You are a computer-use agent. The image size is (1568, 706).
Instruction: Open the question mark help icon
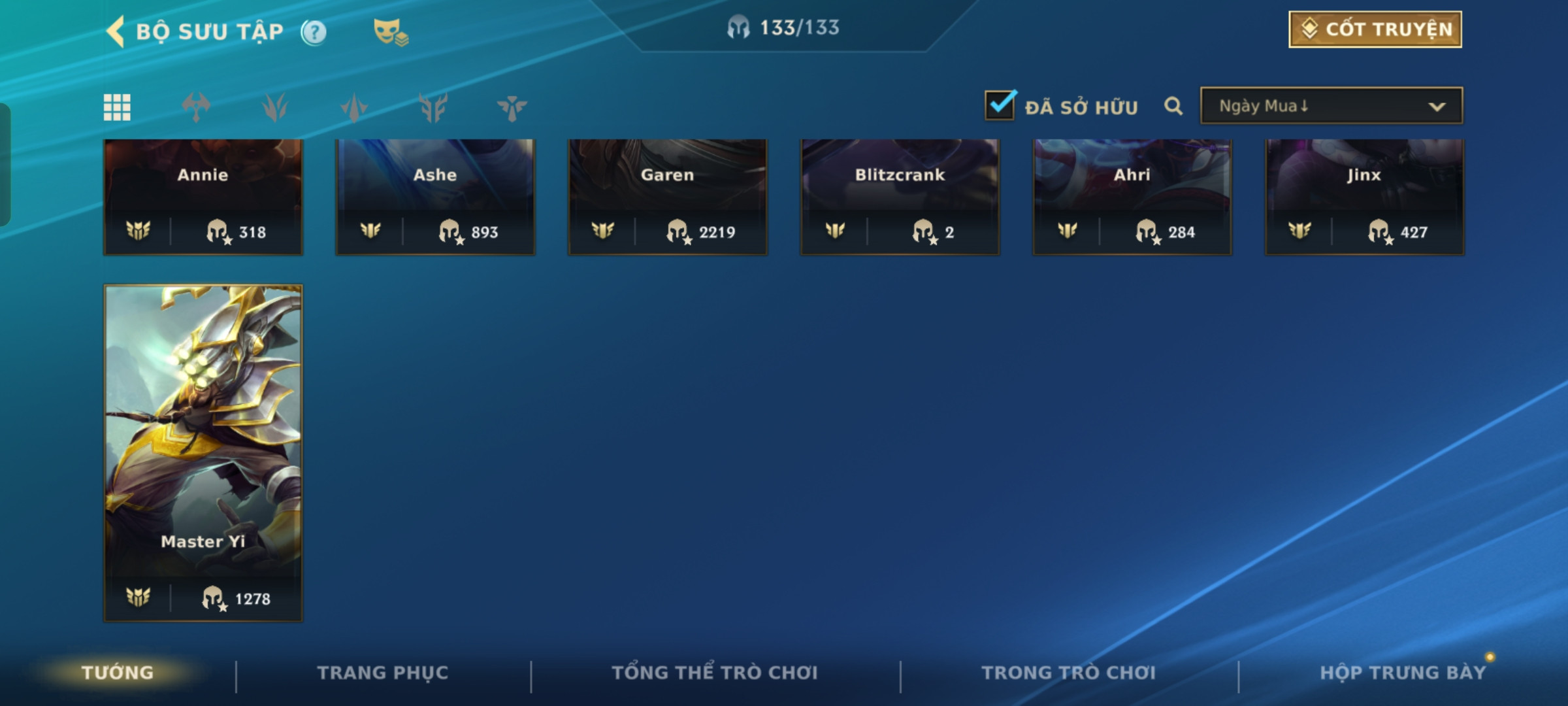point(314,32)
